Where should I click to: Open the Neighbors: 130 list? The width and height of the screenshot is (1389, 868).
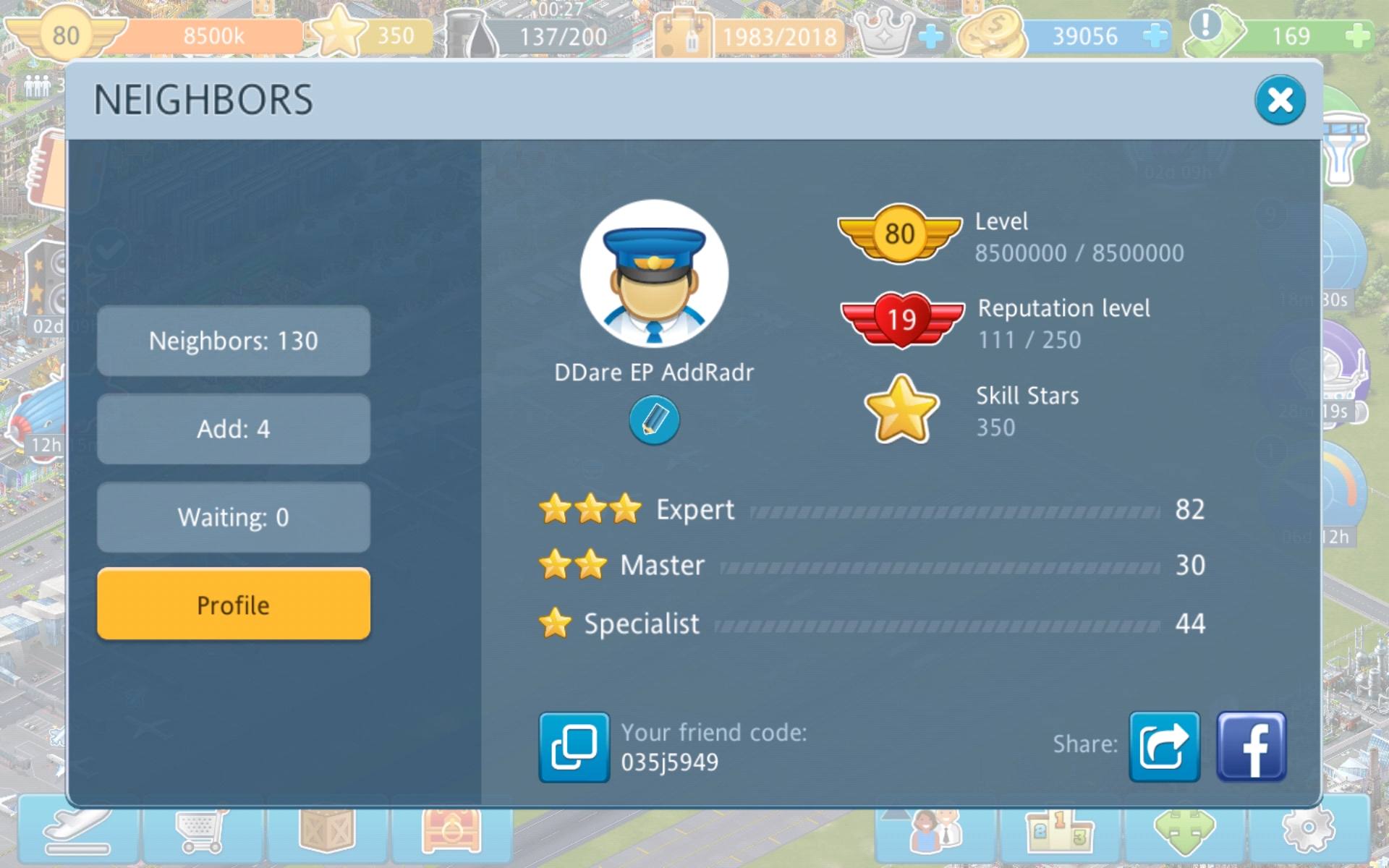(x=233, y=341)
